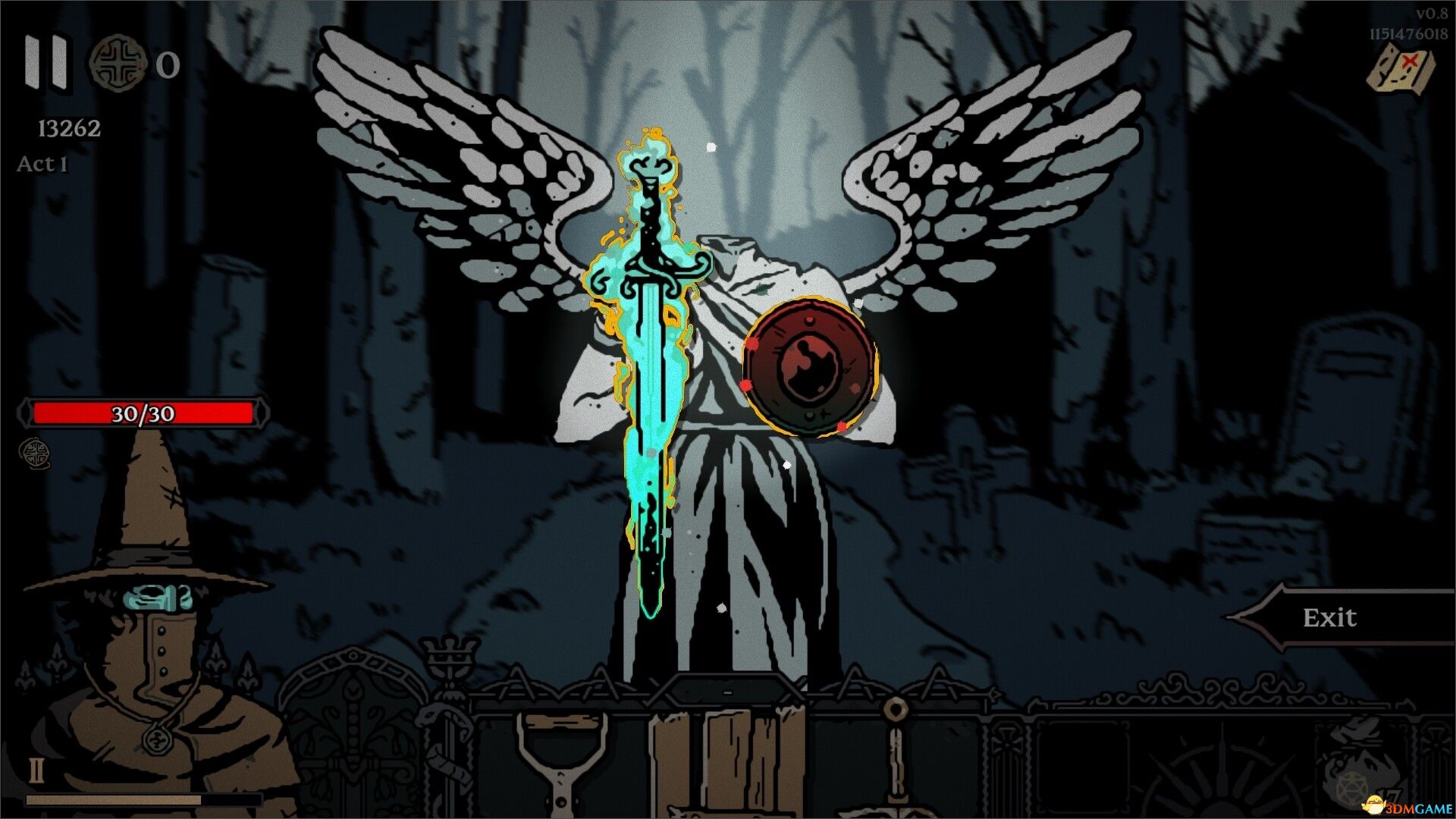Click the Act 1 label

coord(42,165)
